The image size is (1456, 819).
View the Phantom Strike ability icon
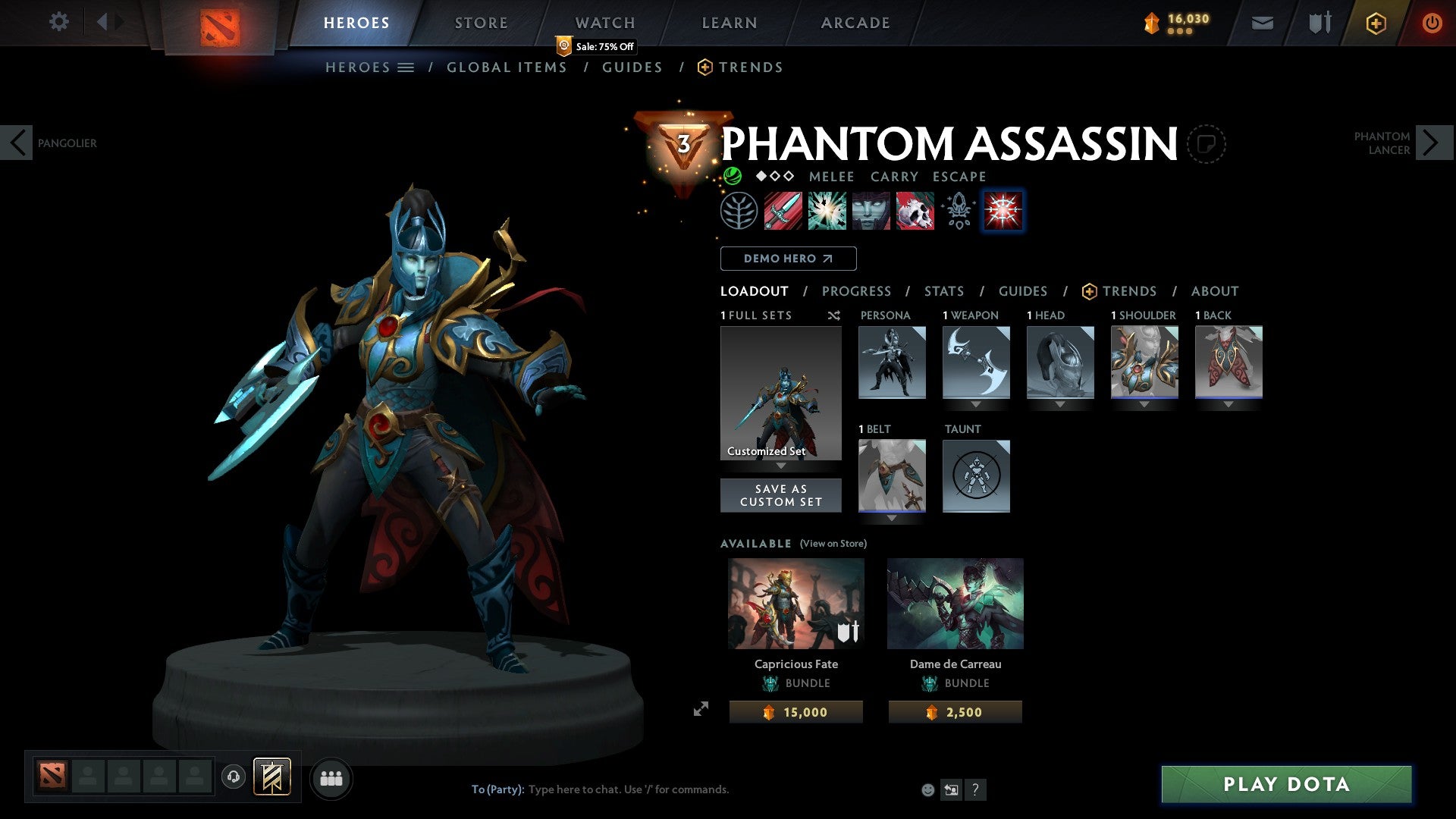coord(826,211)
